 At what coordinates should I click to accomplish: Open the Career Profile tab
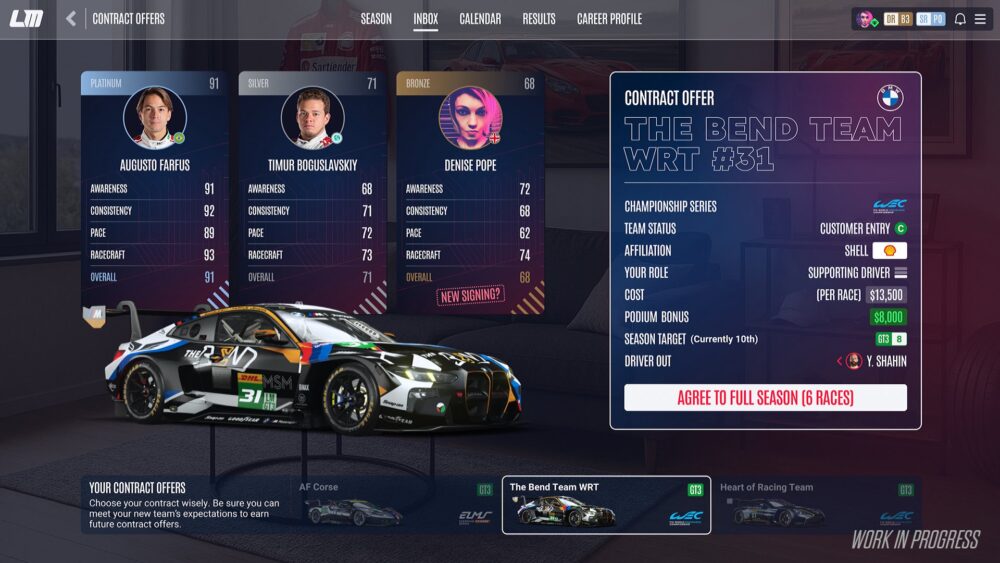pos(609,19)
